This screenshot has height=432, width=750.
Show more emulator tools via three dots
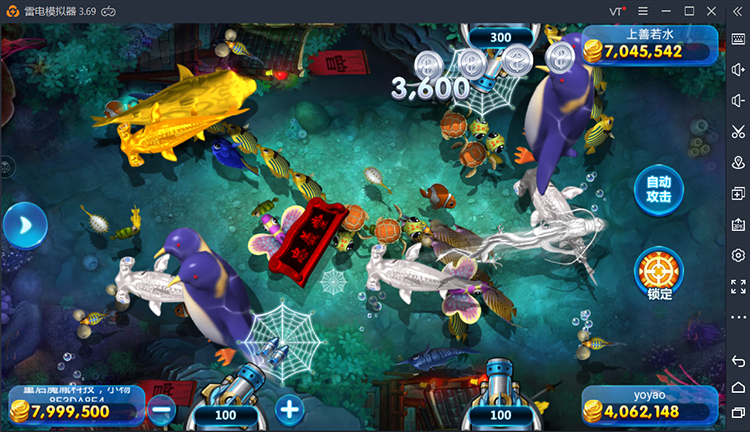(738, 317)
